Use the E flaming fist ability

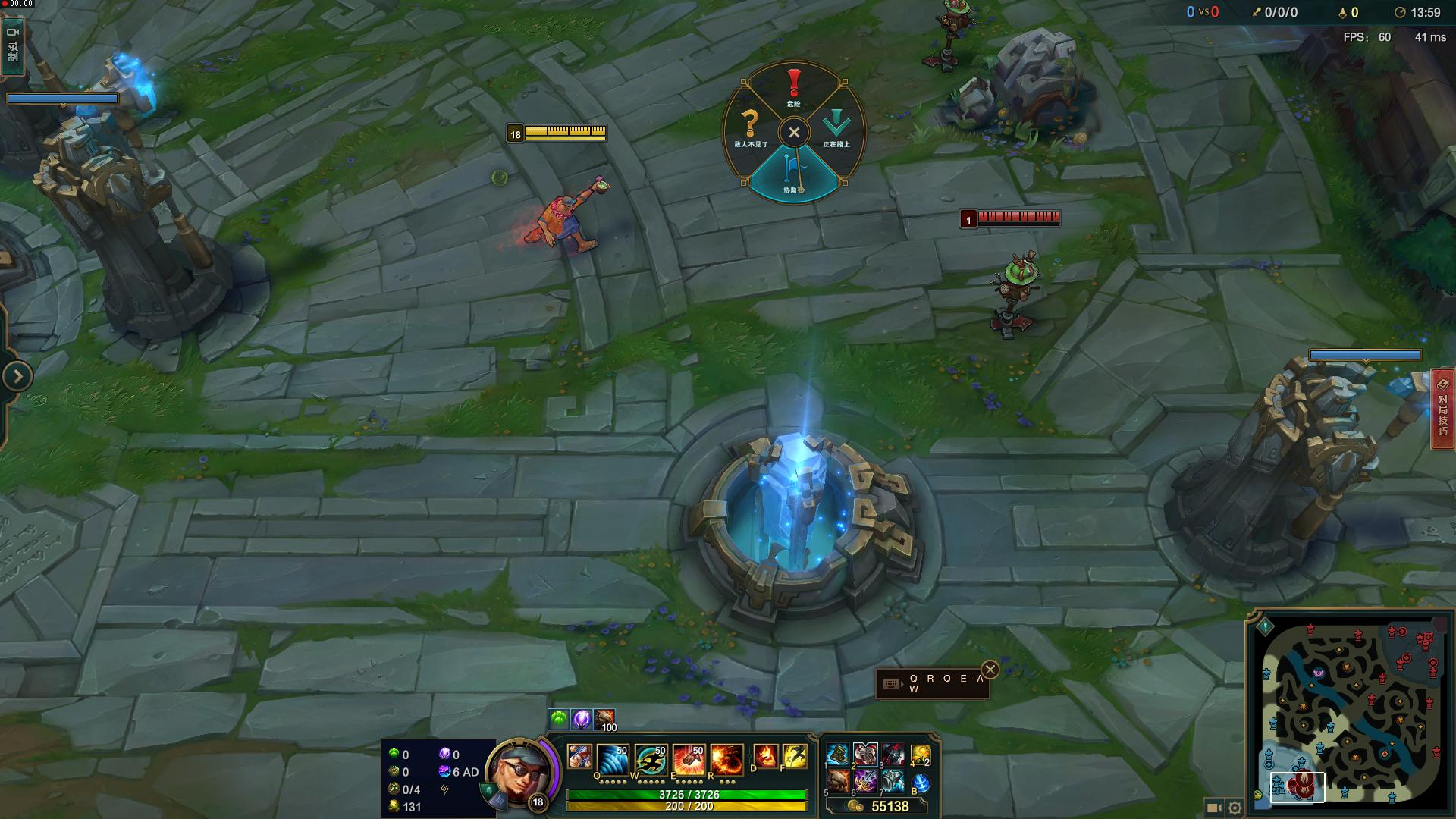click(x=688, y=759)
